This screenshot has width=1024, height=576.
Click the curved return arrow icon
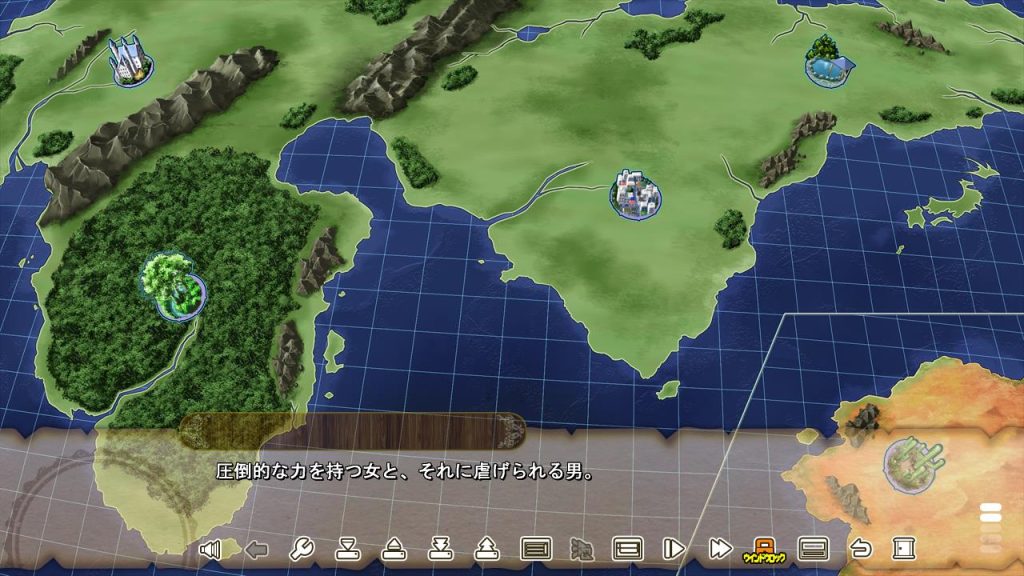coord(859,548)
